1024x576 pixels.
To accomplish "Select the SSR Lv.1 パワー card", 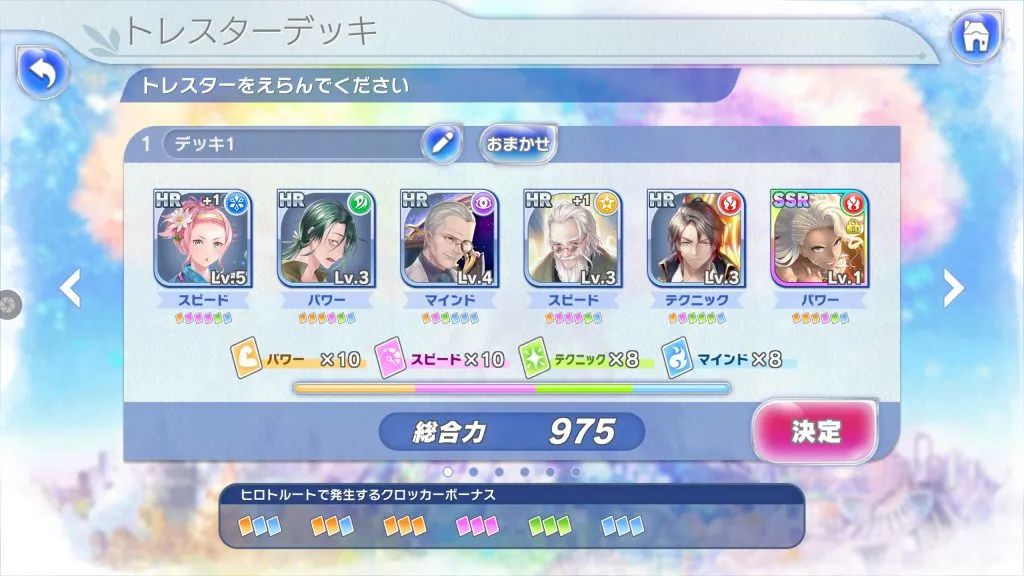I will (x=820, y=239).
